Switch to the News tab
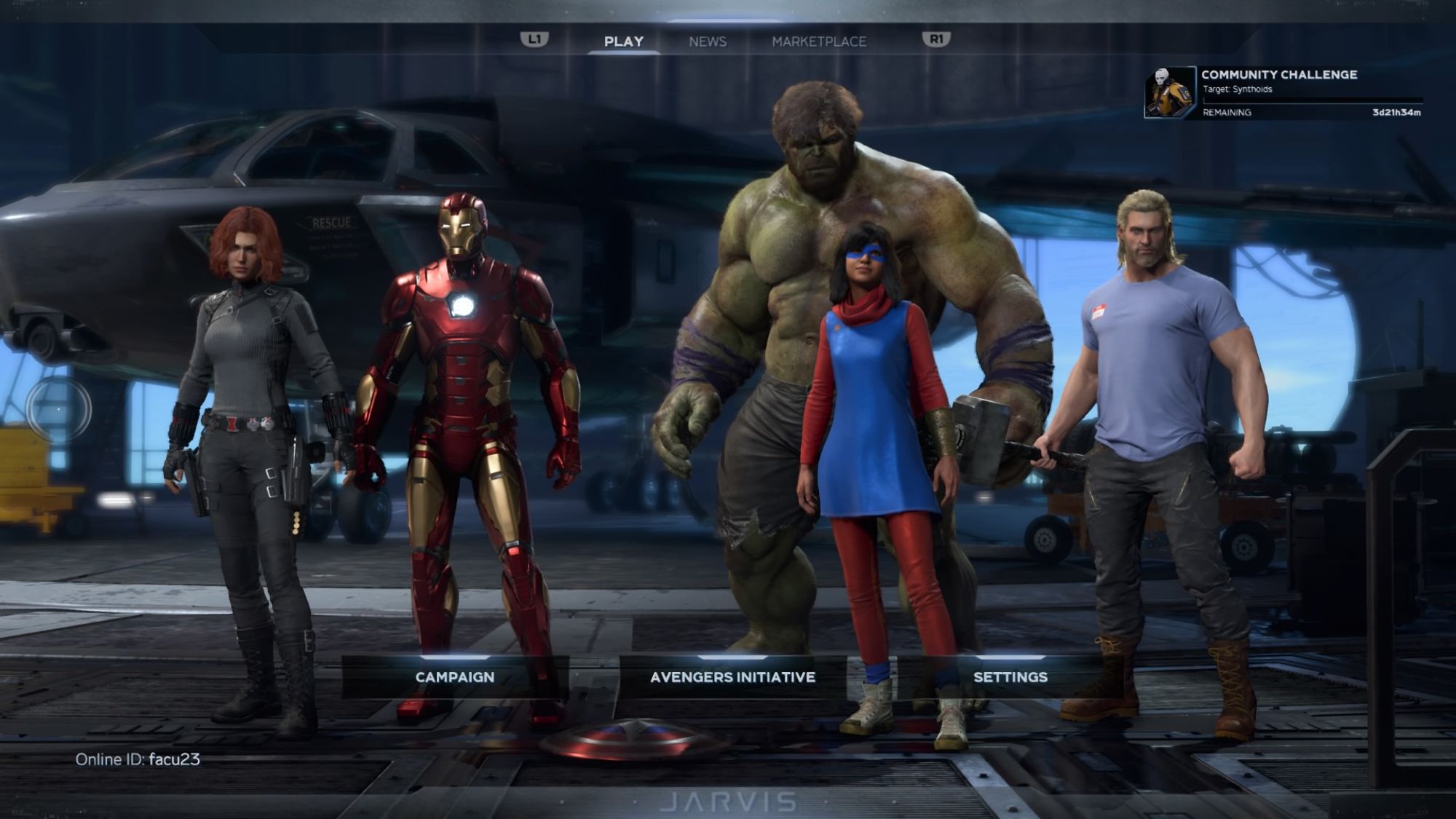The height and width of the screenshot is (819, 1456). coord(707,41)
